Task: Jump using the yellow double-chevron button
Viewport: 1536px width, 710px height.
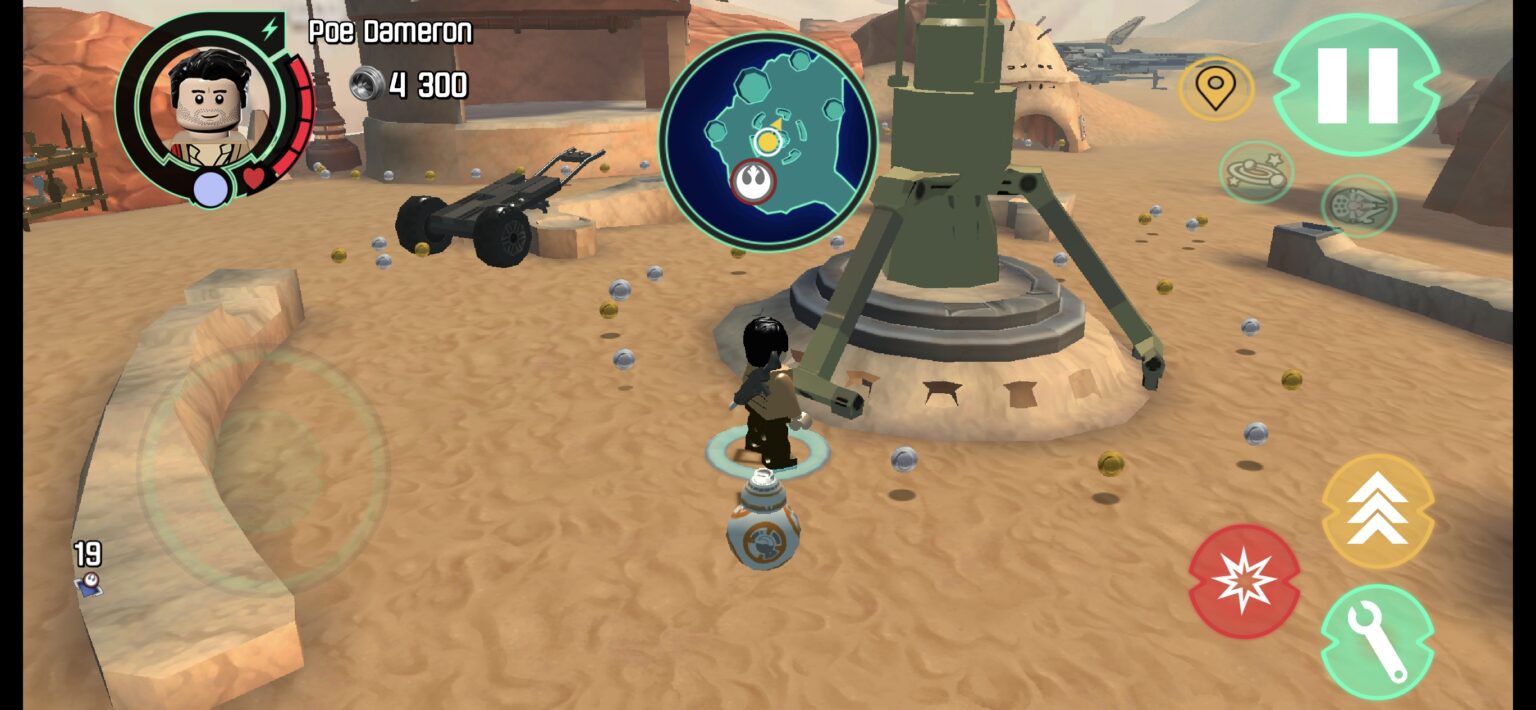Action: [1377, 512]
